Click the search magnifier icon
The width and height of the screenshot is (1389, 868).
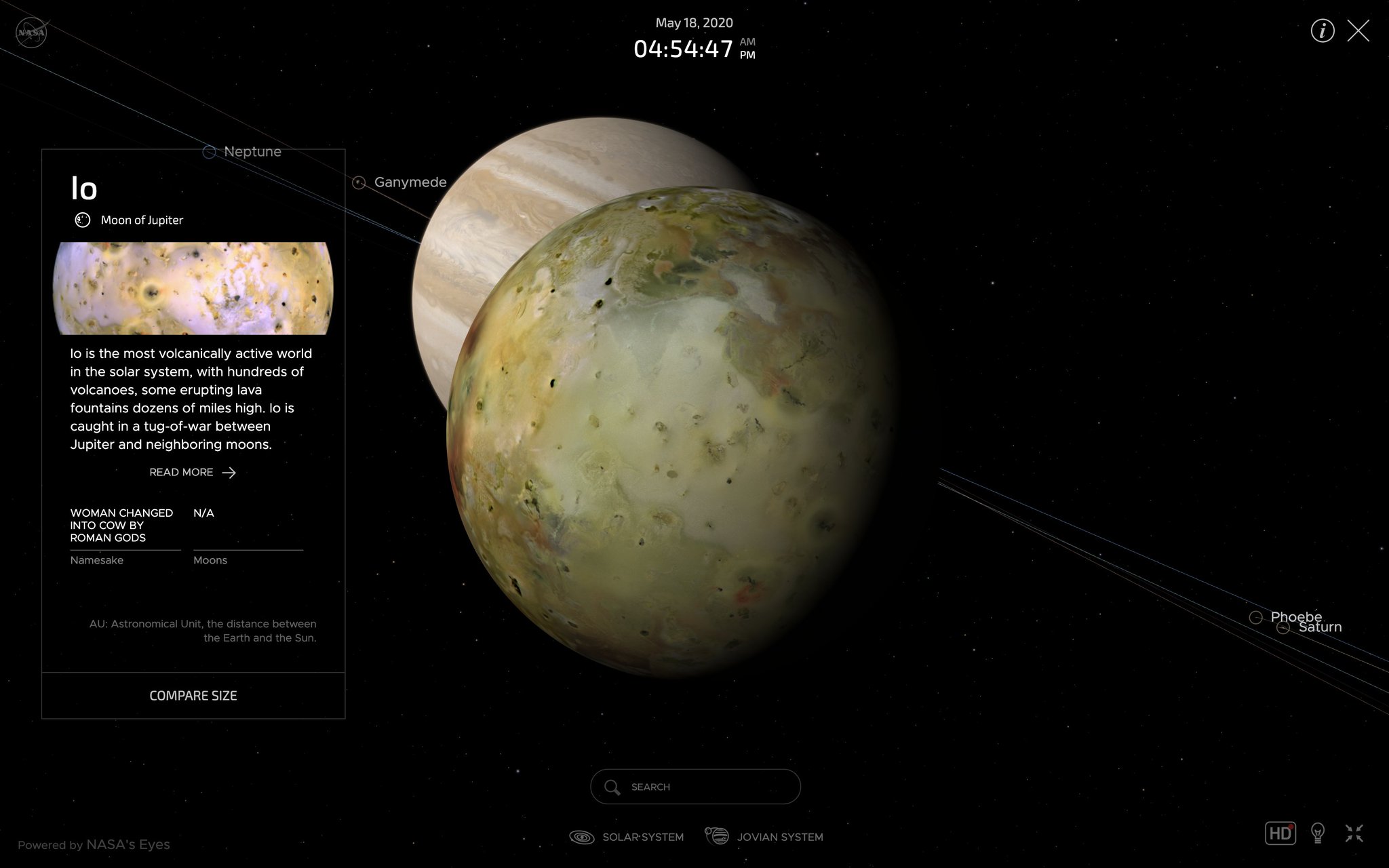pyautogui.click(x=612, y=787)
